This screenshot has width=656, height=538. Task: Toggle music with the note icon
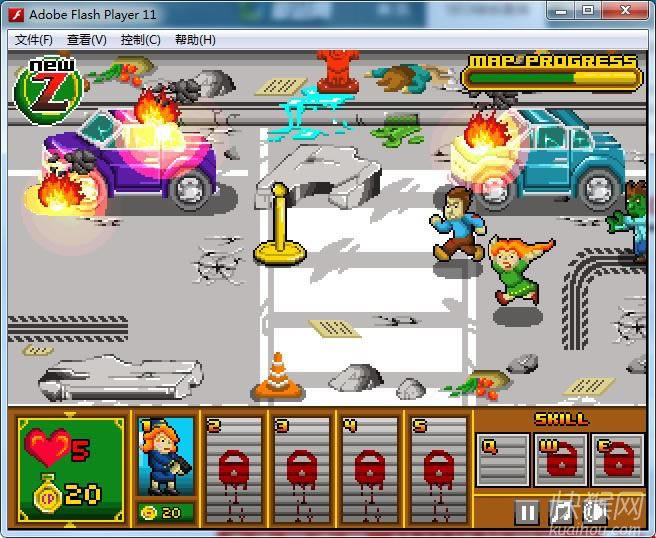tap(561, 513)
